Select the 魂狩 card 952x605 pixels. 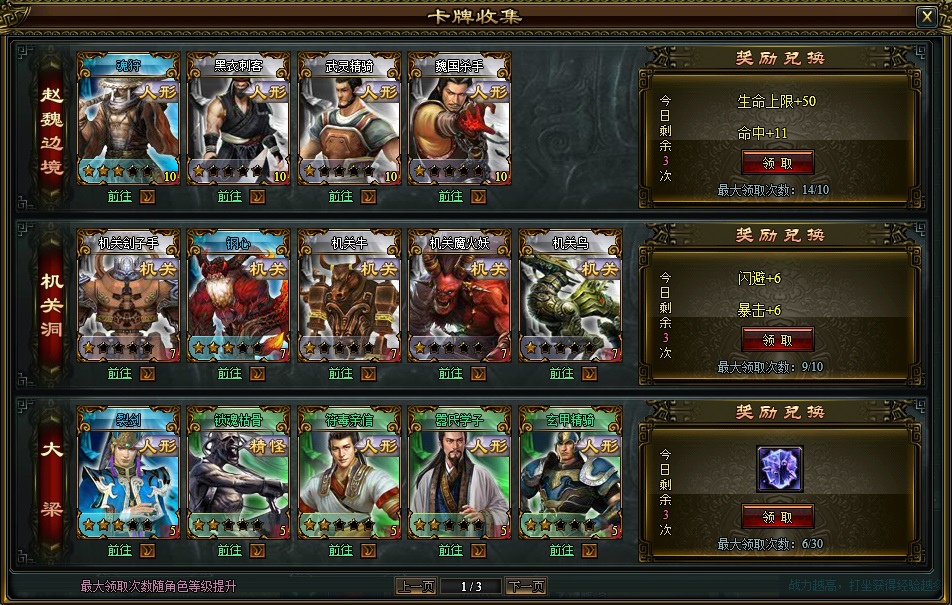[128, 119]
